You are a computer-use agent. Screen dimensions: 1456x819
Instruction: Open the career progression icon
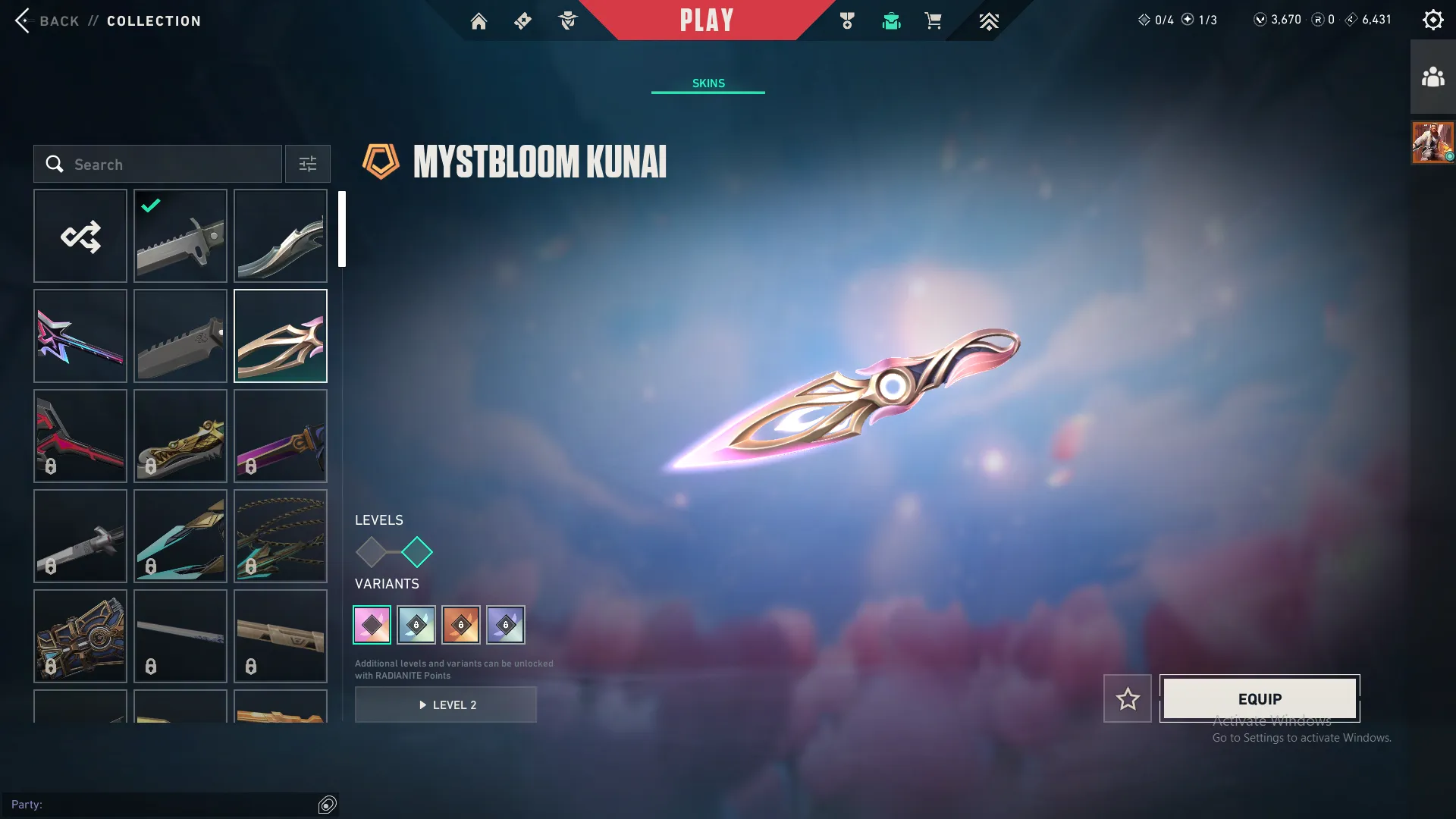[989, 20]
